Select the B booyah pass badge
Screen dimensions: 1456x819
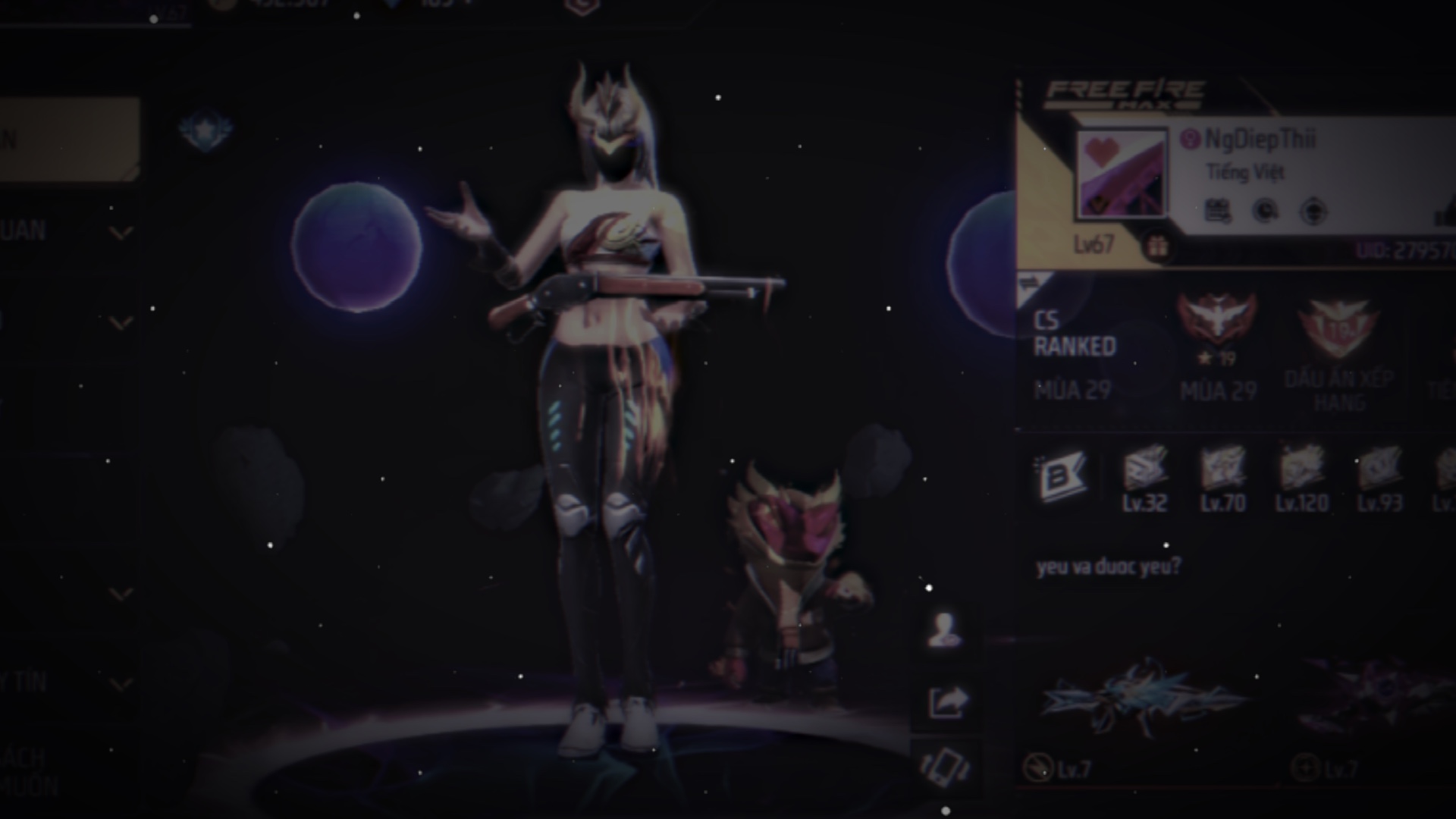point(1062,477)
